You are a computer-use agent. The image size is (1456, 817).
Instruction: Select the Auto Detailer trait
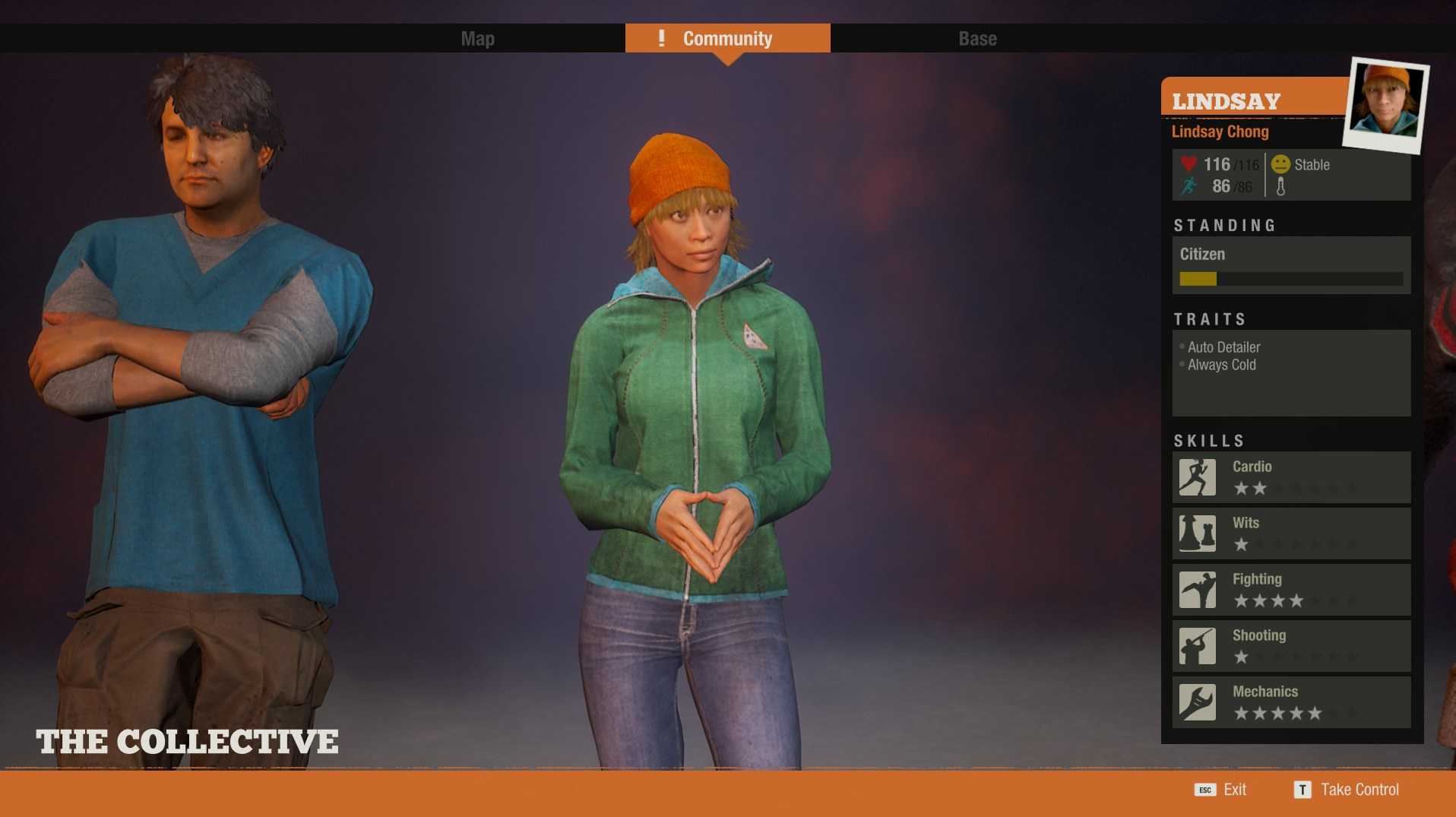(x=1223, y=347)
